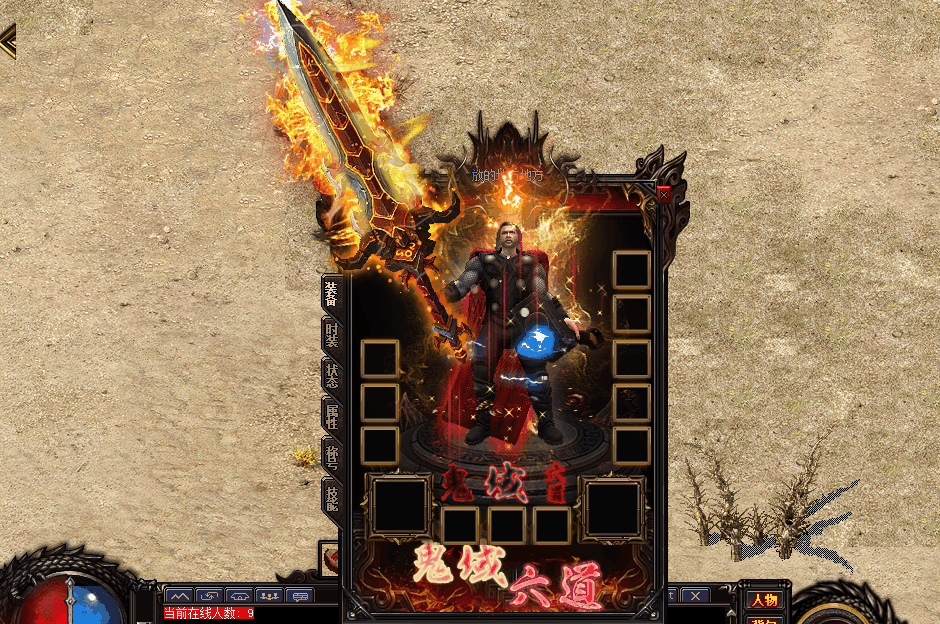
Task: Close the character equipment panel
Action: click(664, 194)
